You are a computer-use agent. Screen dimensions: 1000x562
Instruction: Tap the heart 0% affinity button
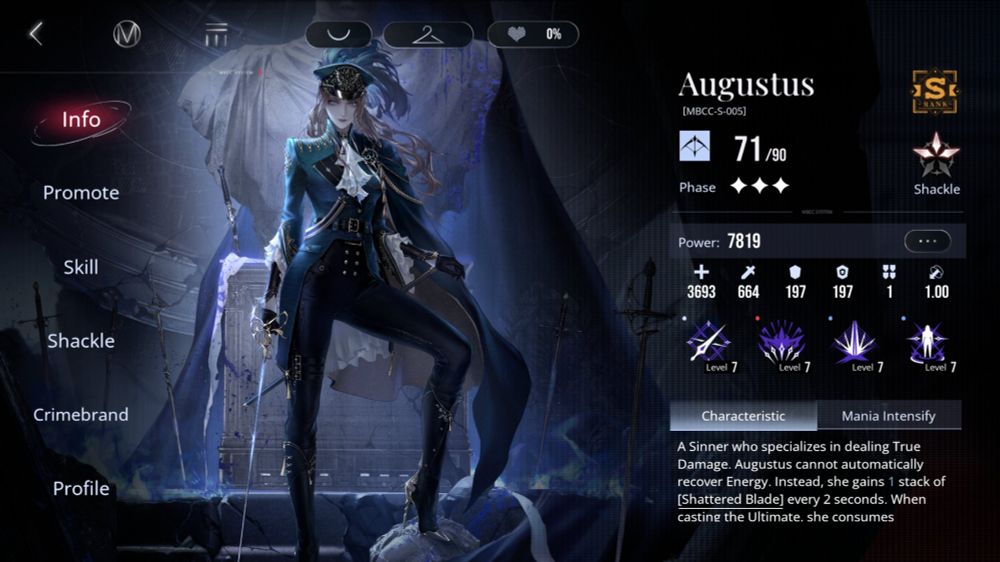(x=532, y=34)
